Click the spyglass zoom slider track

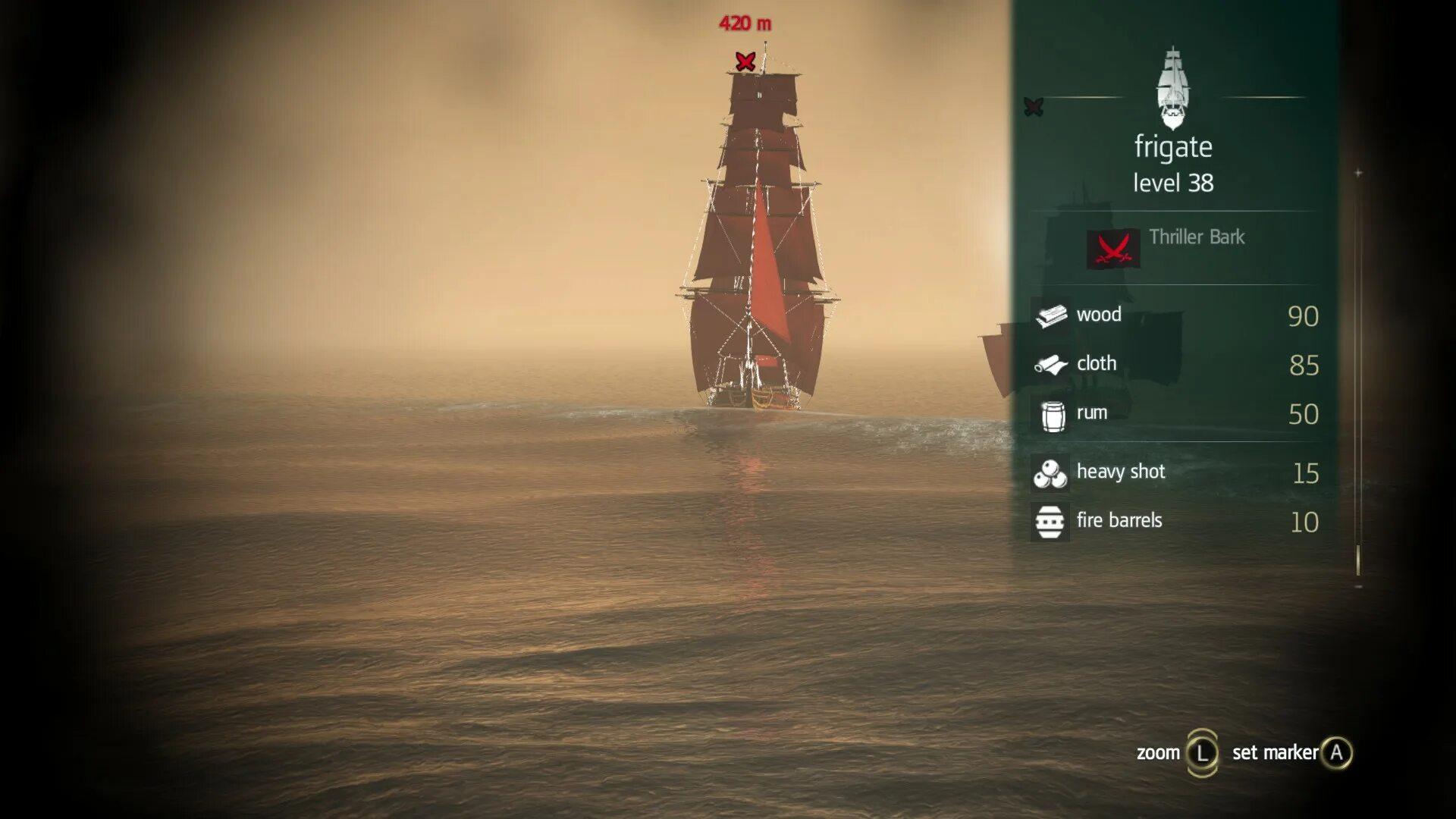point(1357,379)
